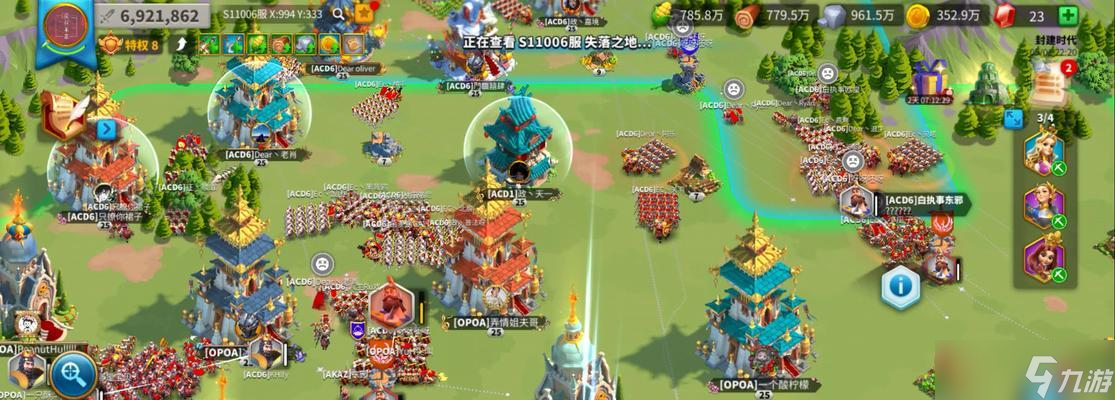Add gems with the green plus button
The height and width of the screenshot is (400, 1115).
coord(1069,15)
